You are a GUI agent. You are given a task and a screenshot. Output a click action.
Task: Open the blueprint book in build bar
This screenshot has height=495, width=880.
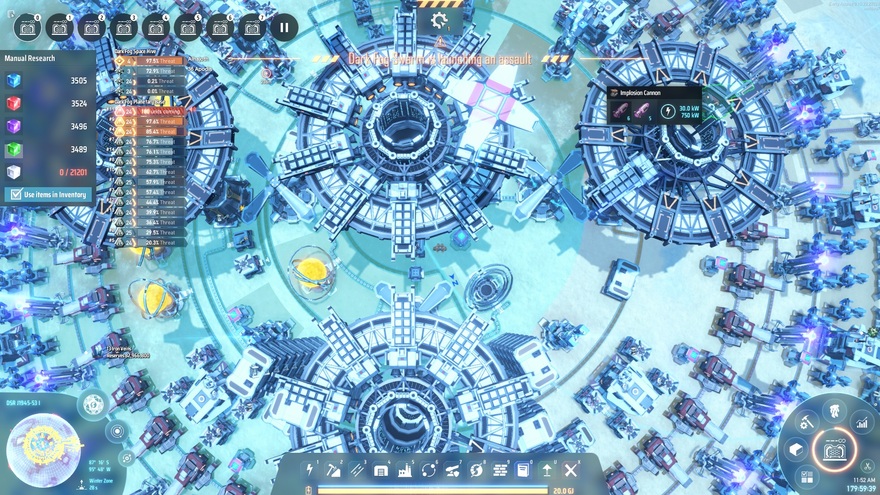[523, 470]
